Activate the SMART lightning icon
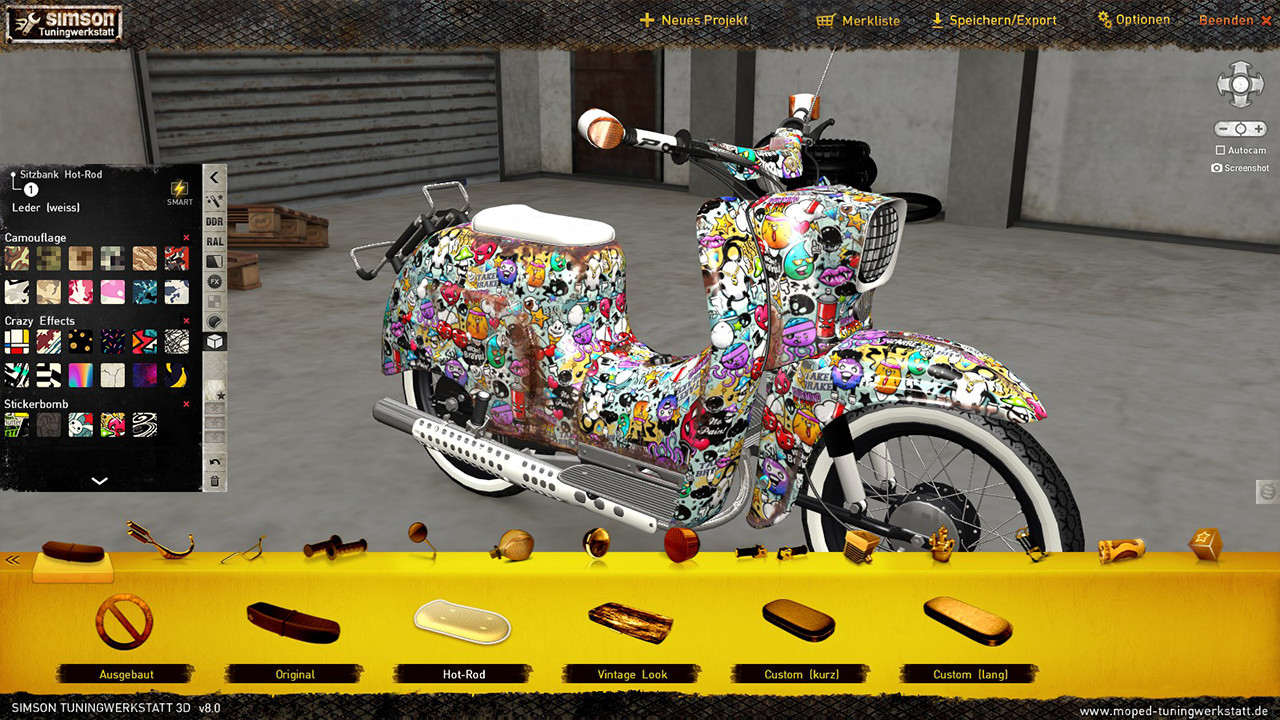This screenshot has width=1280, height=720. point(180,190)
